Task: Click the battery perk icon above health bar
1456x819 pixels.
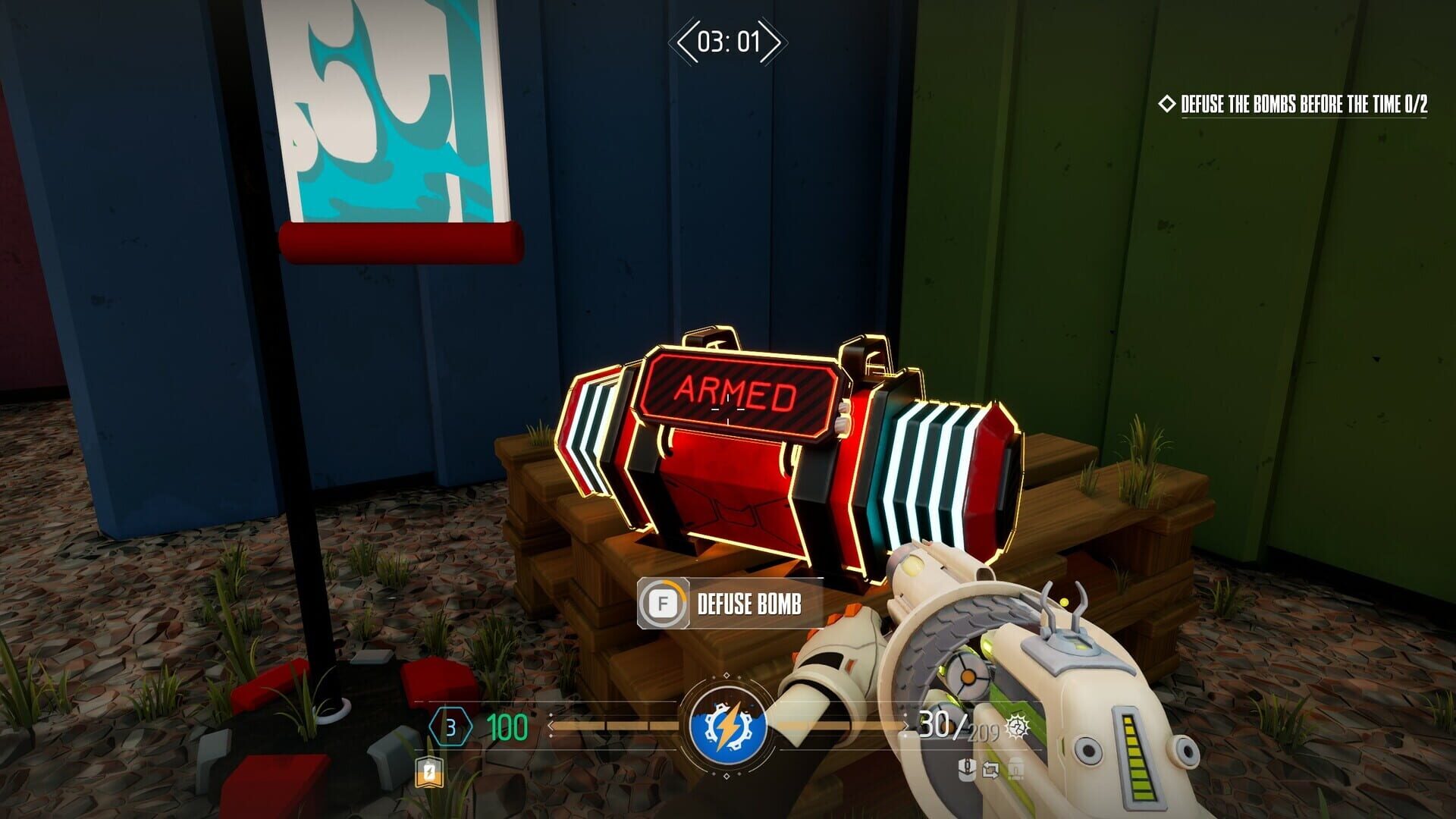Action: tap(428, 773)
